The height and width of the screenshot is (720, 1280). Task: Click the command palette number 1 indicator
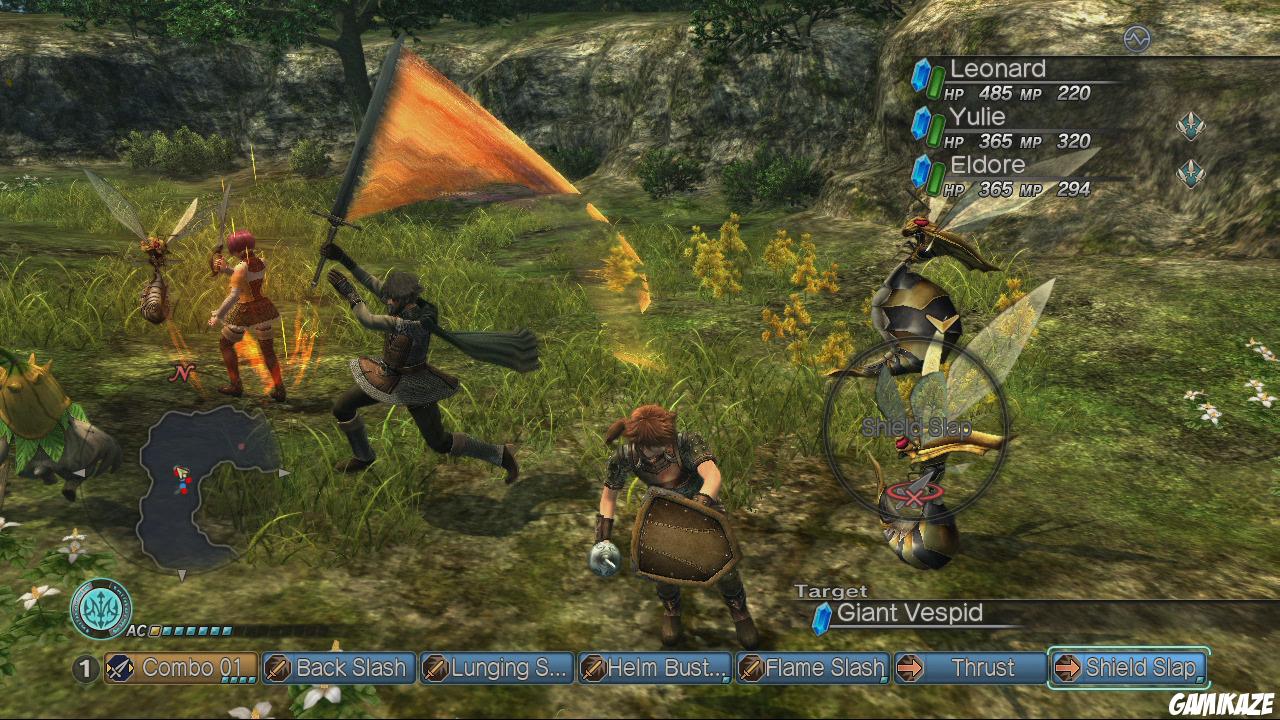pyautogui.click(x=87, y=668)
